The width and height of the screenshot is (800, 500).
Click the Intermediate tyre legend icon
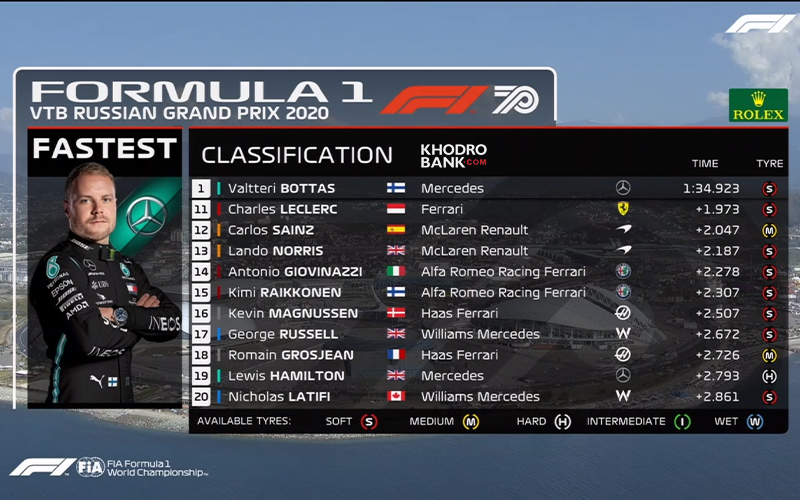[683, 422]
